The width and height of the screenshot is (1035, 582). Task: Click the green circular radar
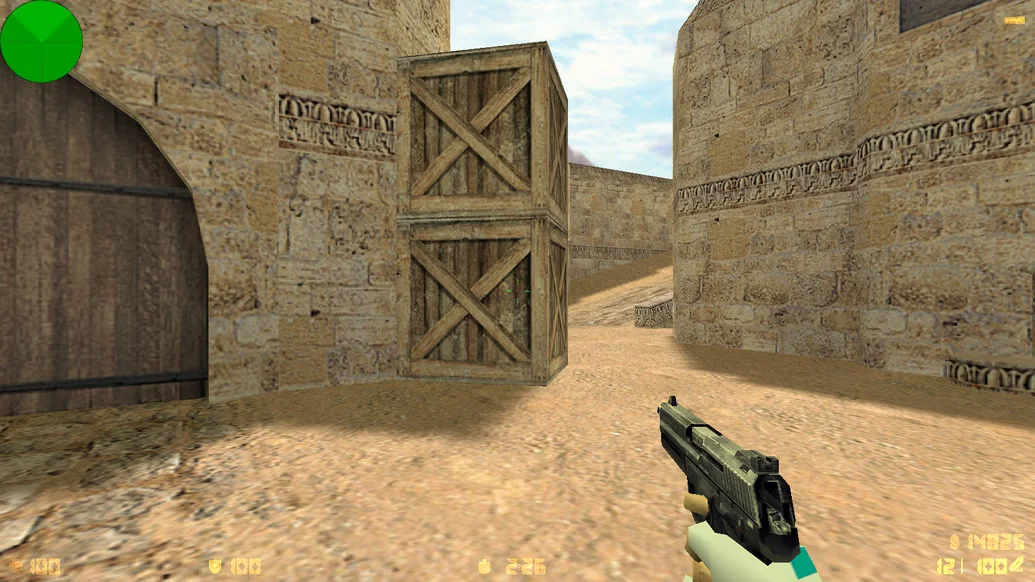(x=41, y=41)
